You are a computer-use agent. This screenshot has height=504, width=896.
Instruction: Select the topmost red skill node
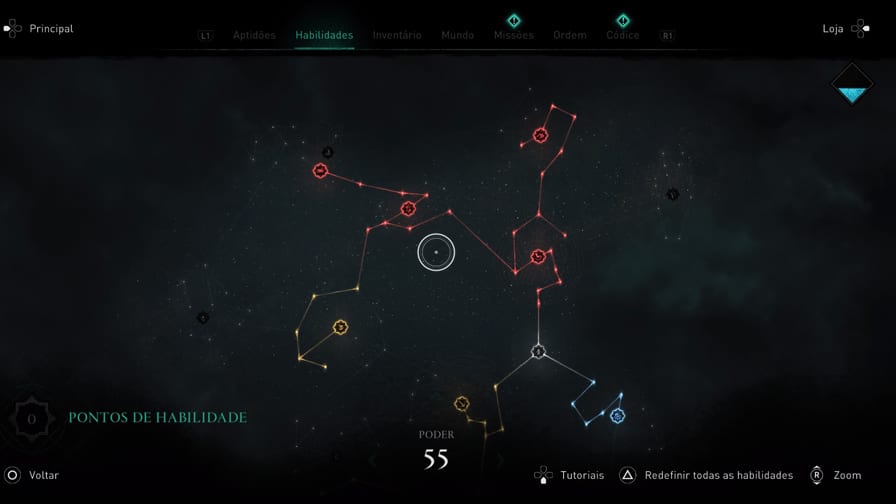(x=541, y=135)
